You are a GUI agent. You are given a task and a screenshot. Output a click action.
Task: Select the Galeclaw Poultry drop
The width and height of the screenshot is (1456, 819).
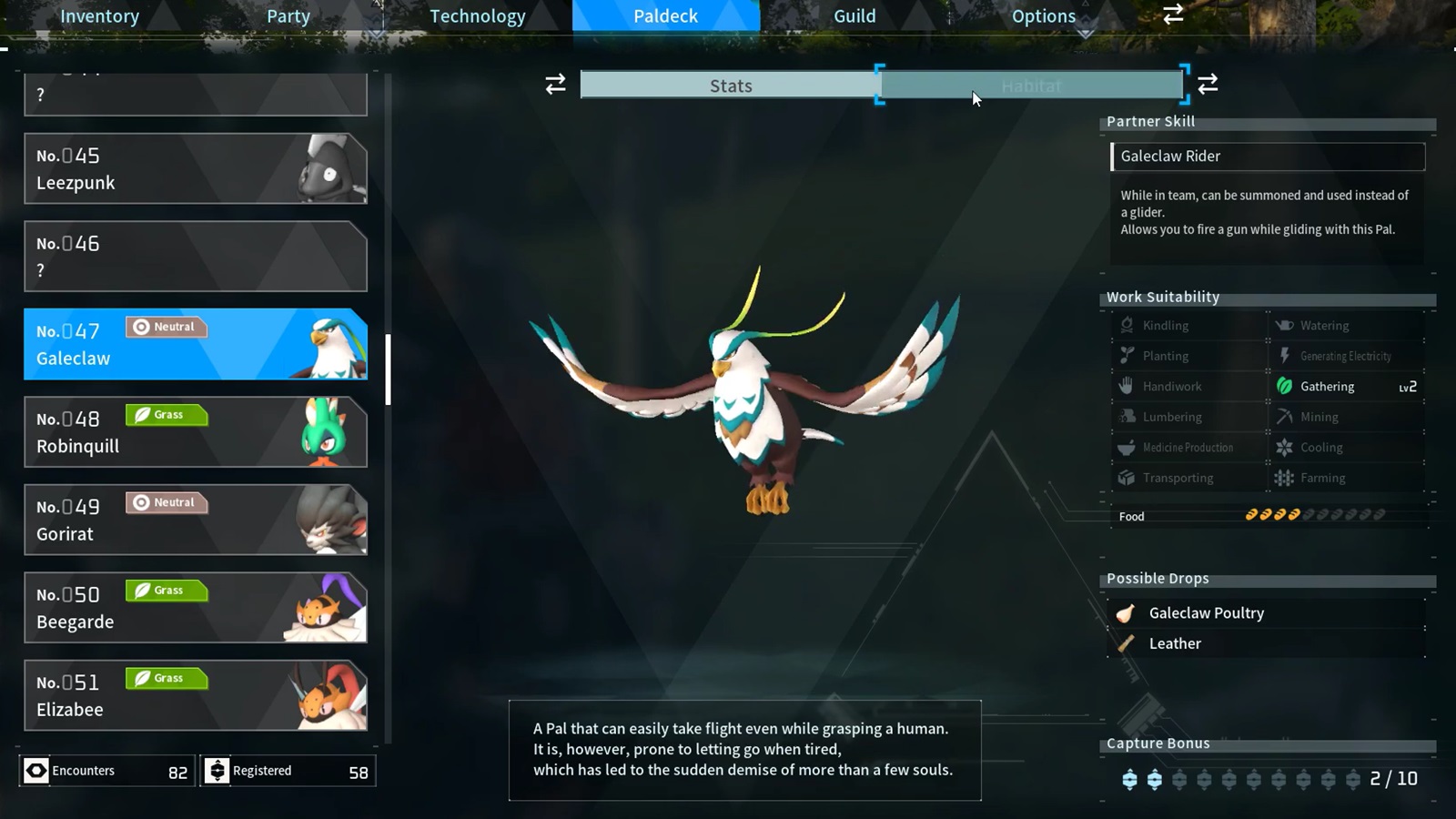point(1206,613)
